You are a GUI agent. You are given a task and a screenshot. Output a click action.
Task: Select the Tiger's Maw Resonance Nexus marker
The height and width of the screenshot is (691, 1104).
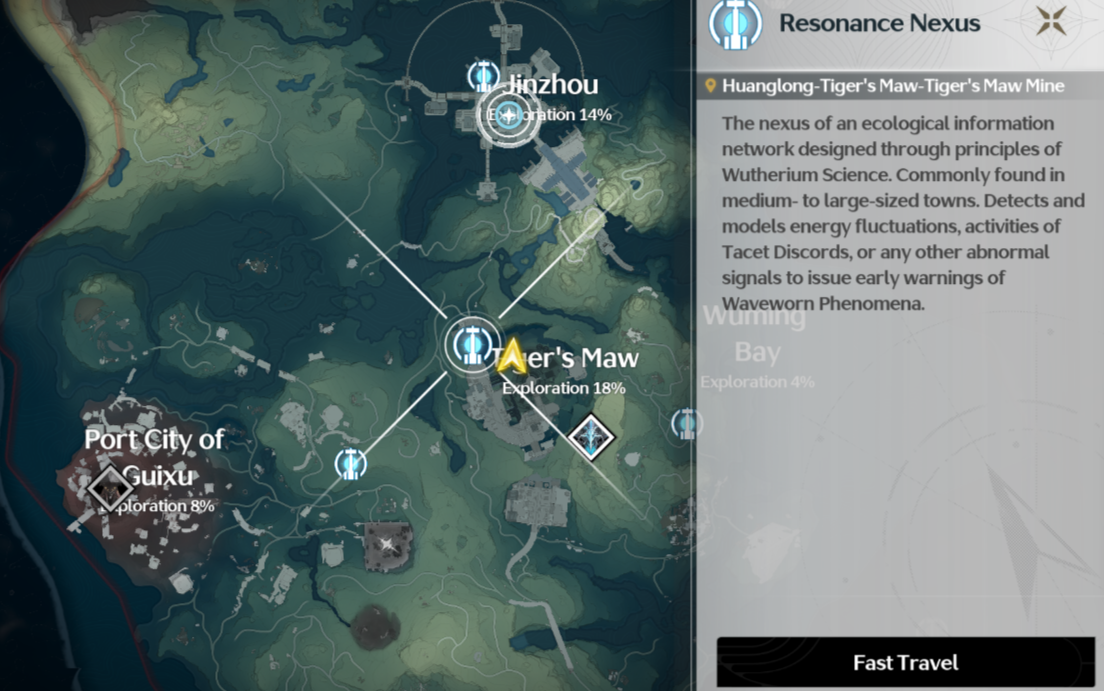469,344
